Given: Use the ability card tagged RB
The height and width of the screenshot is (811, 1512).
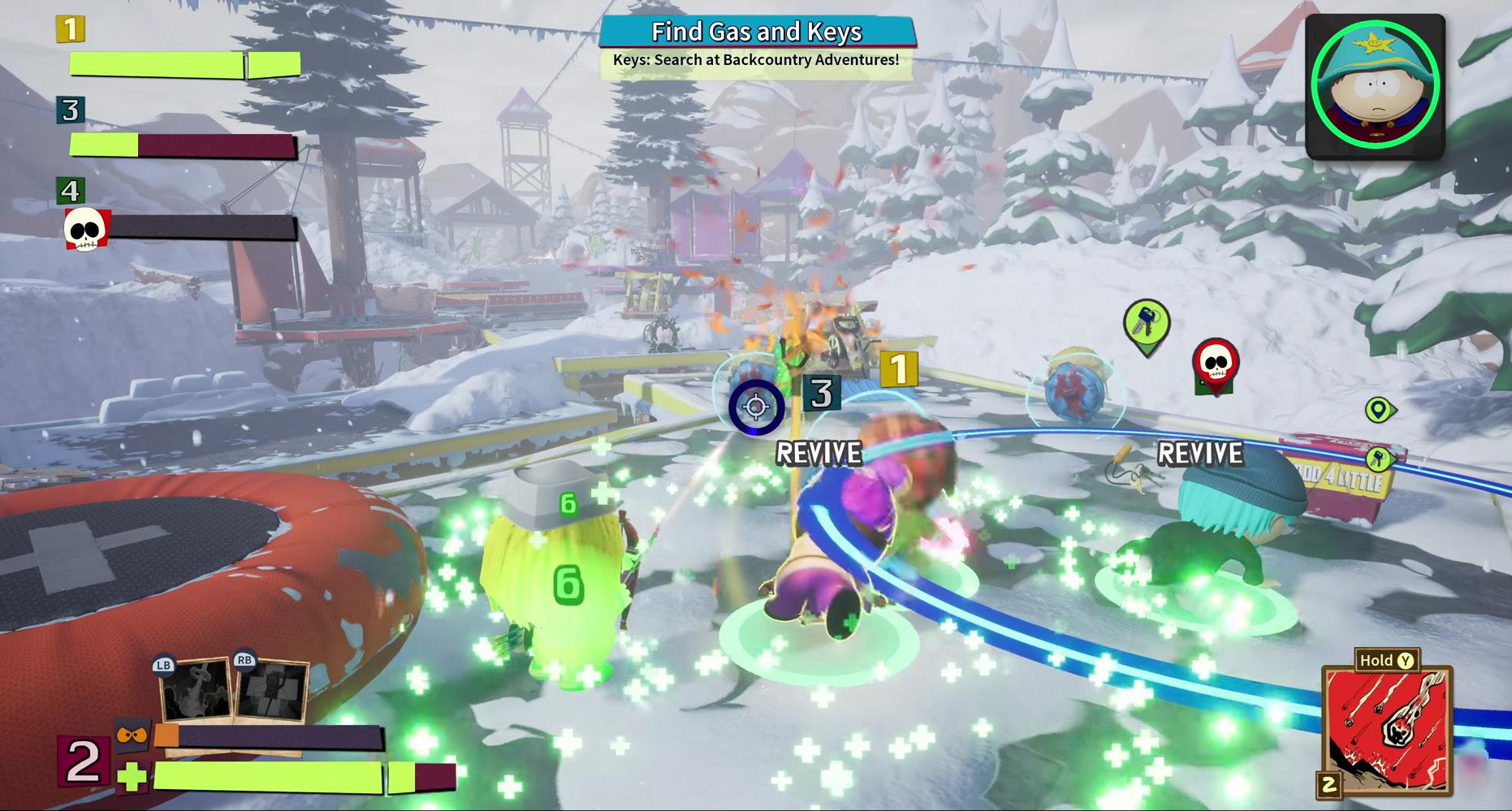Looking at the screenshot, I should pos(273,691).
